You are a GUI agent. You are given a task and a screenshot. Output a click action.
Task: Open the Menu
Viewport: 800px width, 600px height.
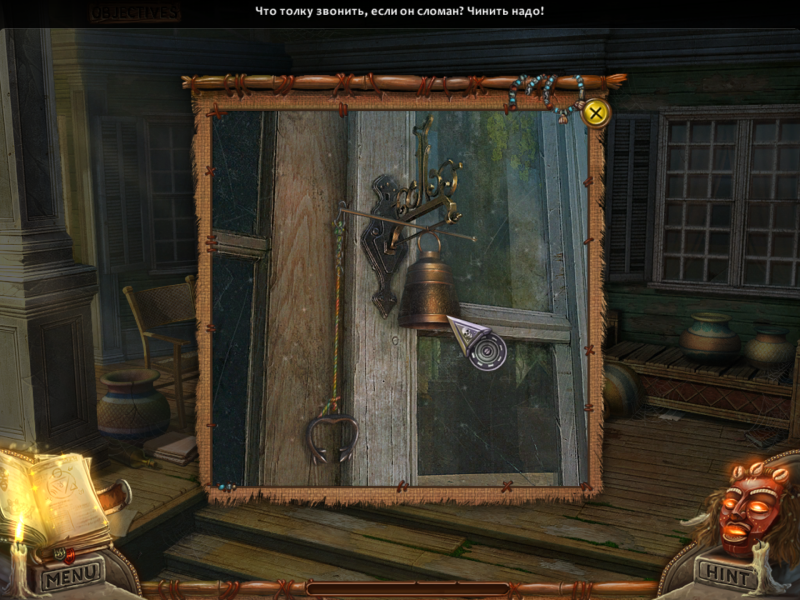[x=70, y=574]
